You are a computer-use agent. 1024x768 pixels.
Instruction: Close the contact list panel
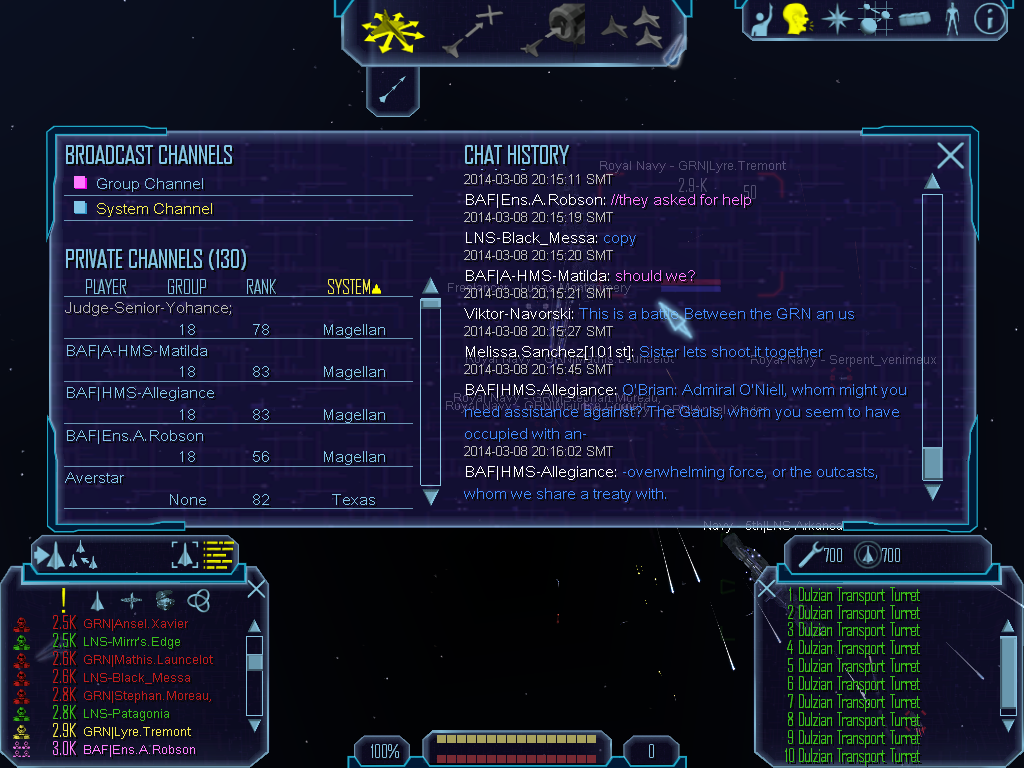coord(256,588)
